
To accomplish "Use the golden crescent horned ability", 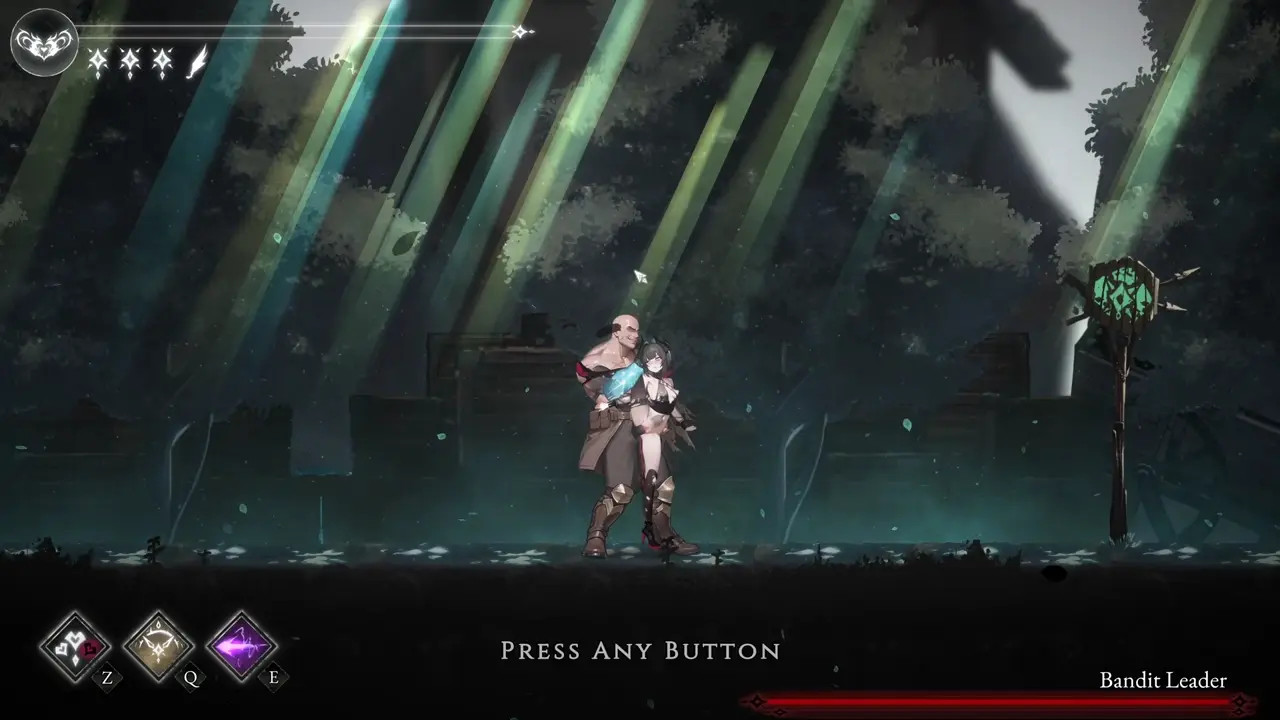I will (158, 646).
